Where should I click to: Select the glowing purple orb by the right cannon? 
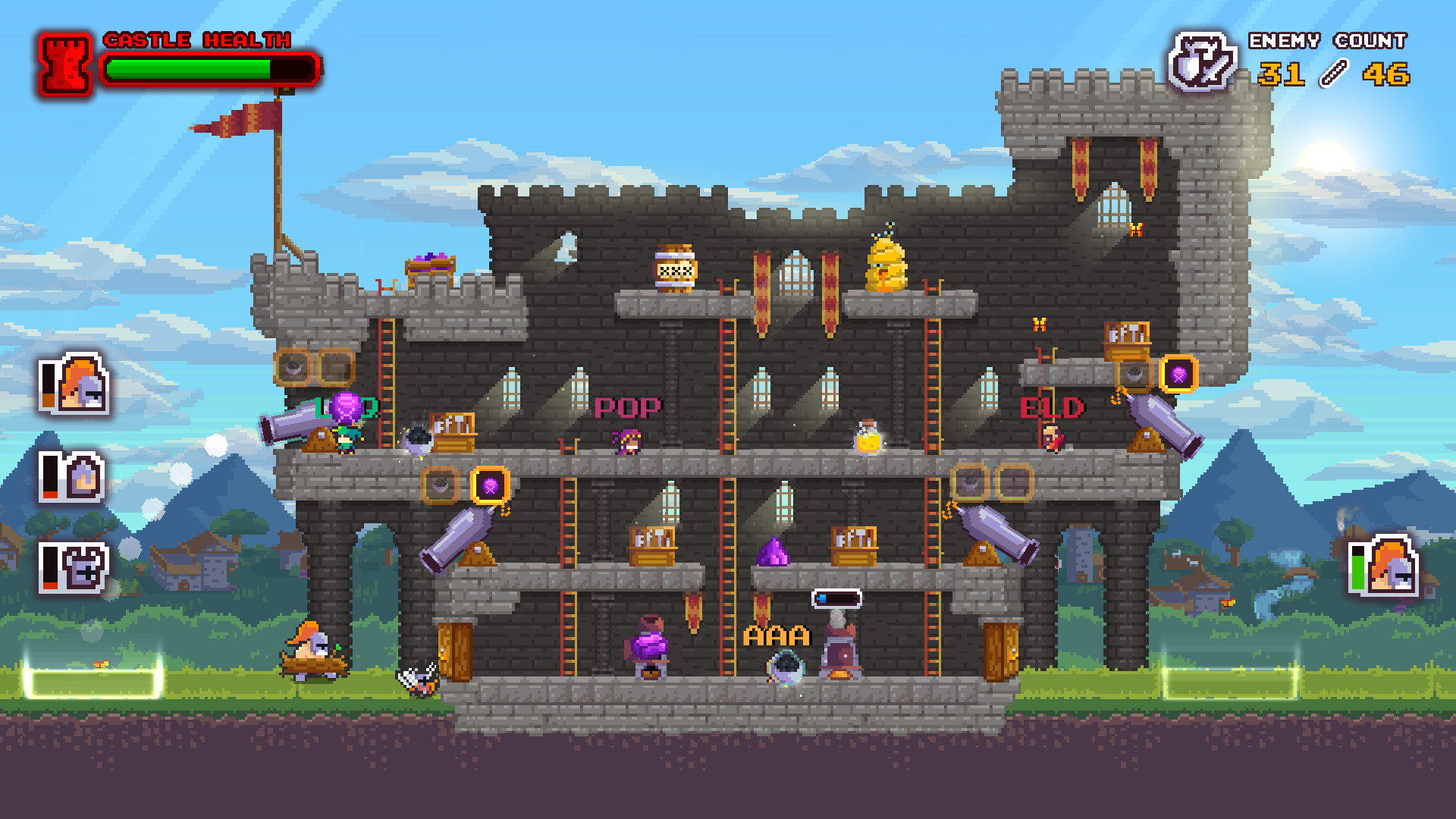pyautogui.click(x=1179, y=374)
